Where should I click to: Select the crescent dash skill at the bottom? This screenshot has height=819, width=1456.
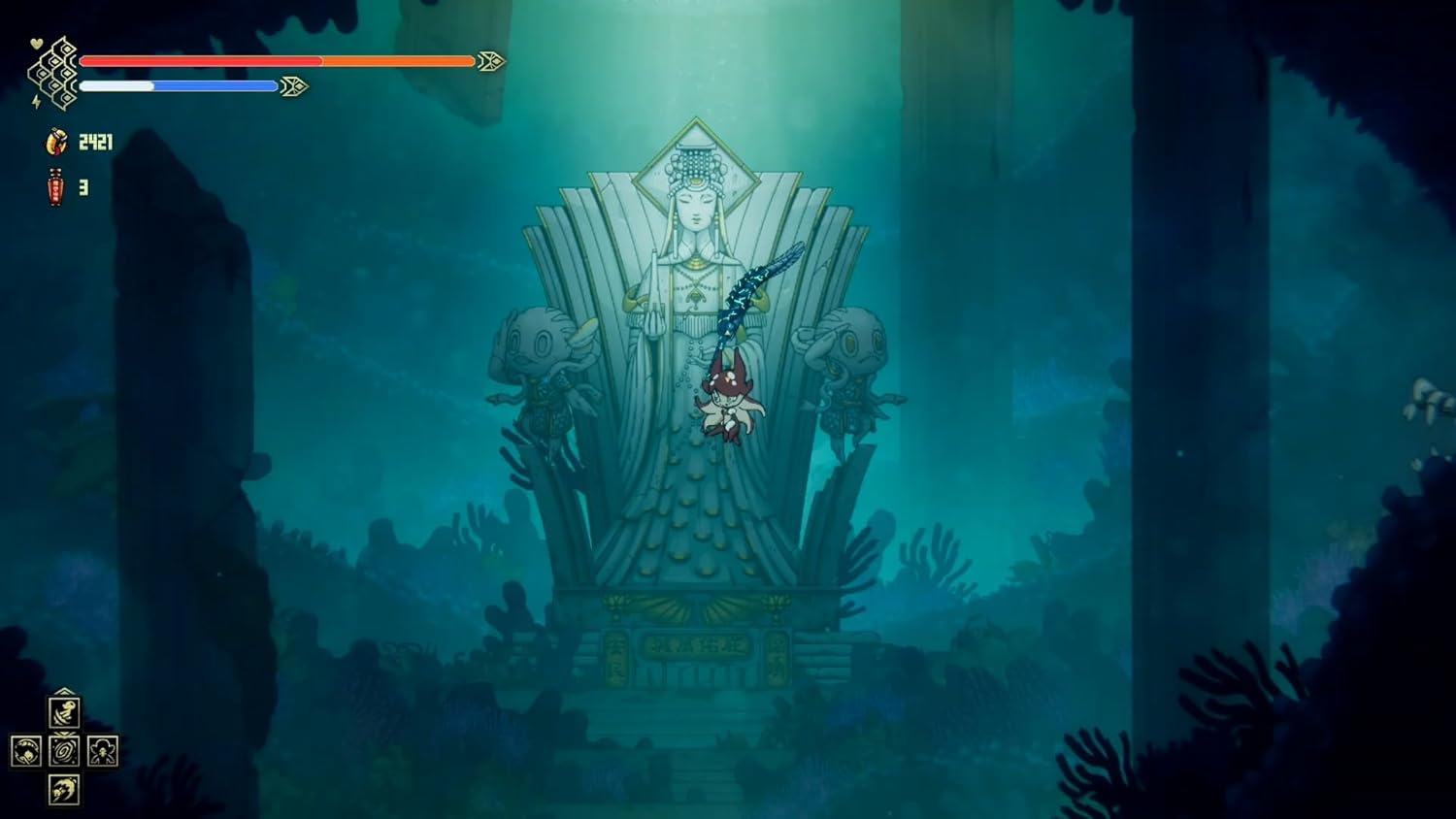tap(64, 790)
